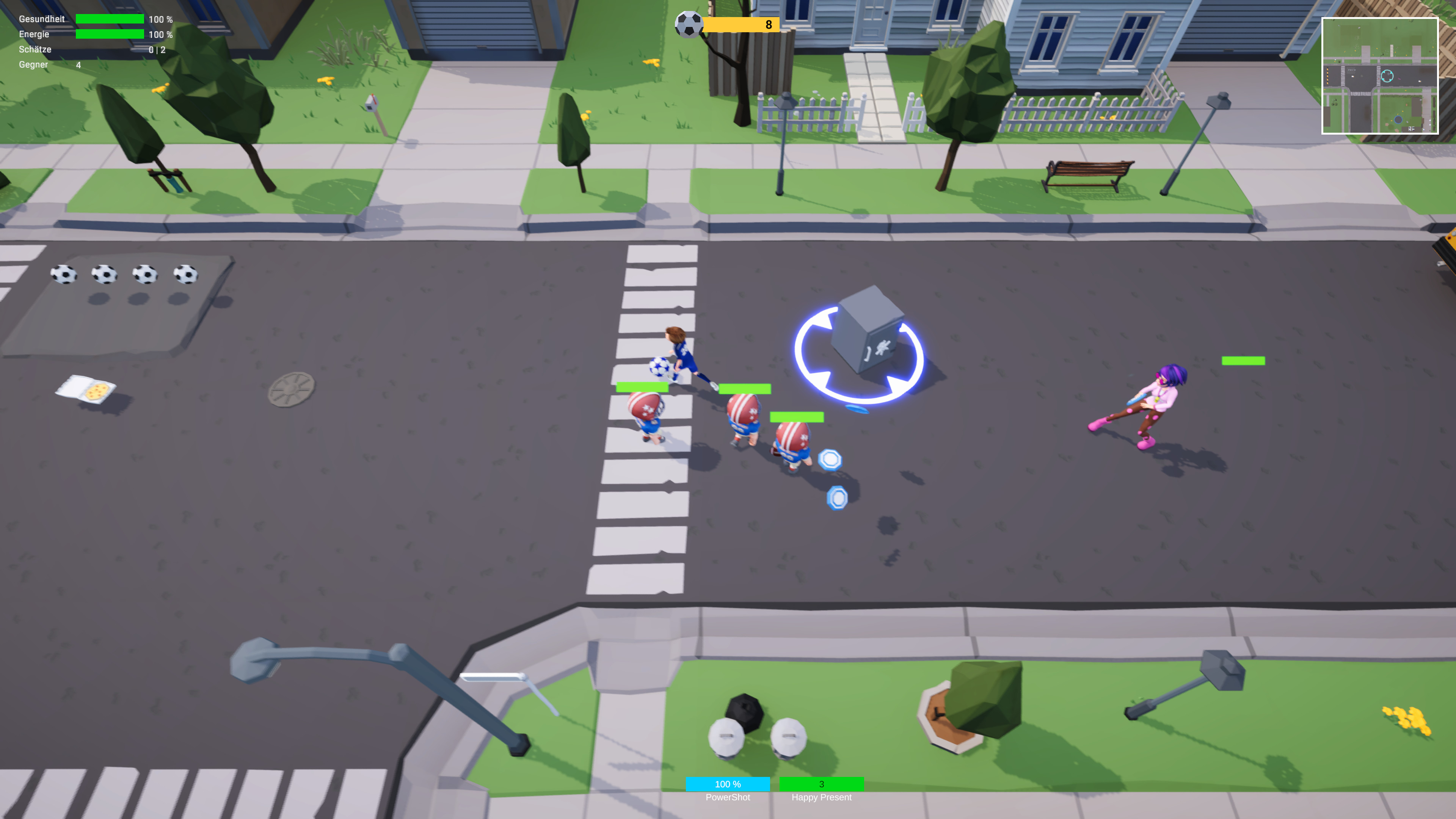1456x819 pixels.
Task: Click the soccer ball icon at the top
Action: point(689,24)
